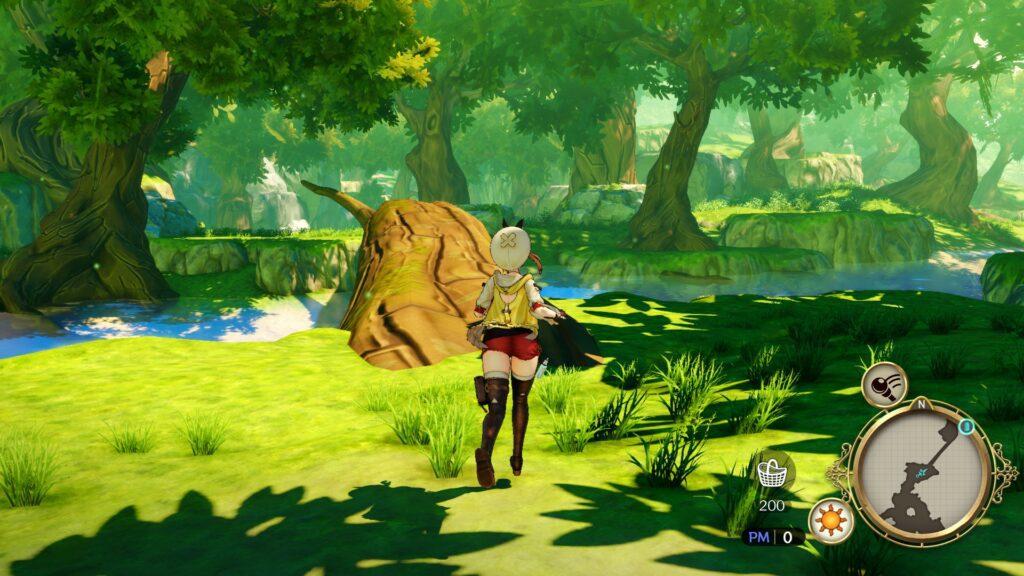
Task: Click the magnifying glass search icon
Action: (x=884, y=383)
